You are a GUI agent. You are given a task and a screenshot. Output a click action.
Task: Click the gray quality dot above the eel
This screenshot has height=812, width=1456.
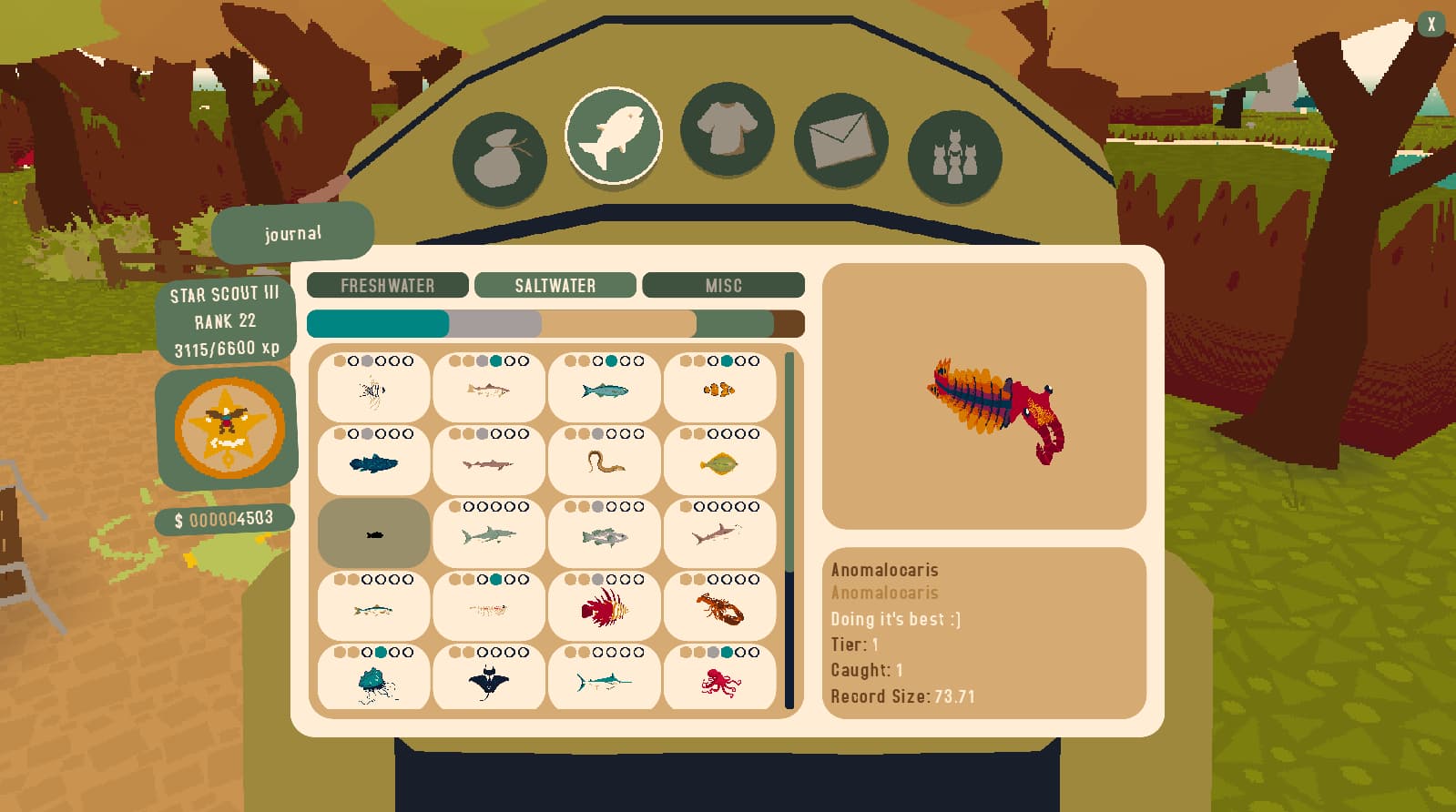[x=597, y=432]
